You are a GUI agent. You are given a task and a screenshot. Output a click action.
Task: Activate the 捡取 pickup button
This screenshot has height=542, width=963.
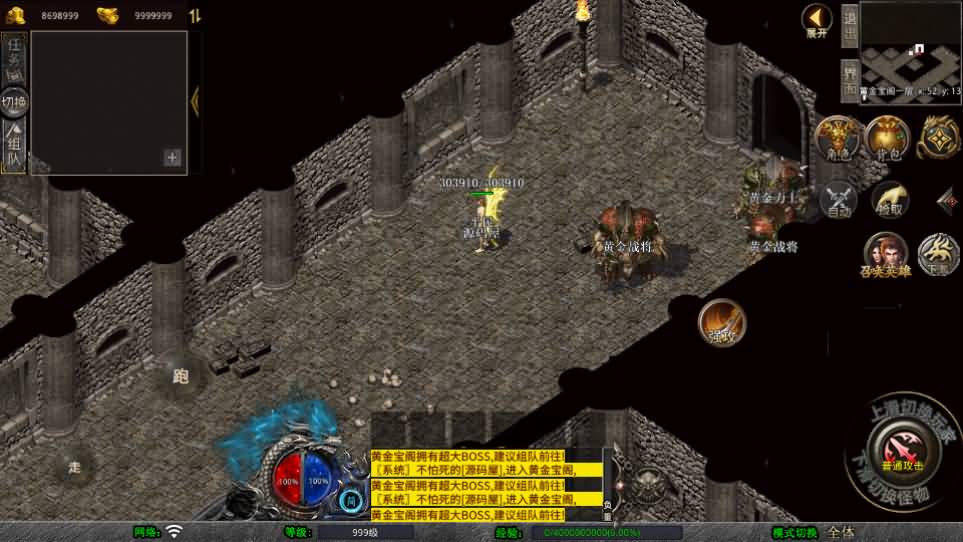coord(888,198)
